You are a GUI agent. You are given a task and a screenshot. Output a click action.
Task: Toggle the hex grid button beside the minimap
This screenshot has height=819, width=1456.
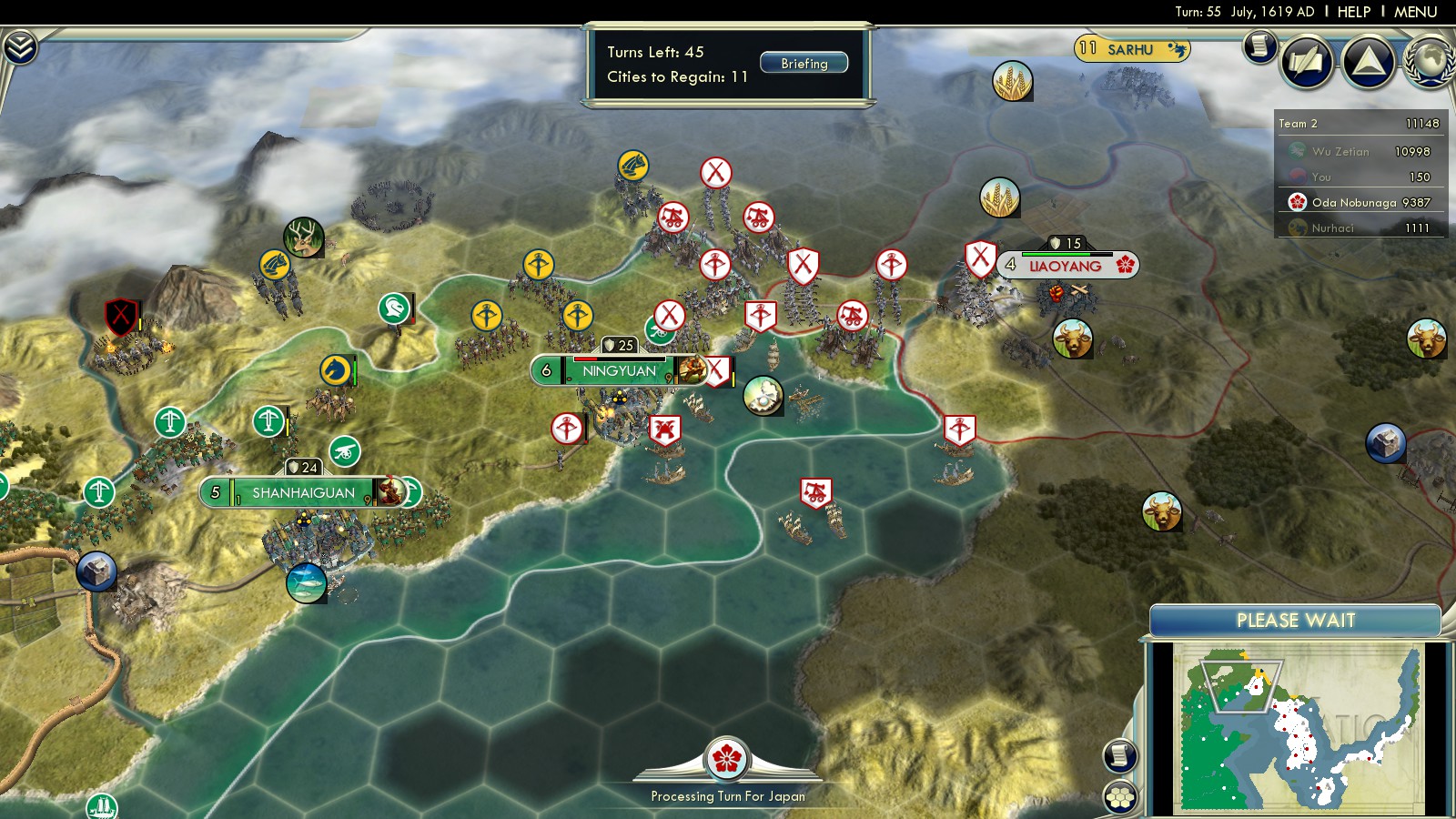click(1120, 797)
